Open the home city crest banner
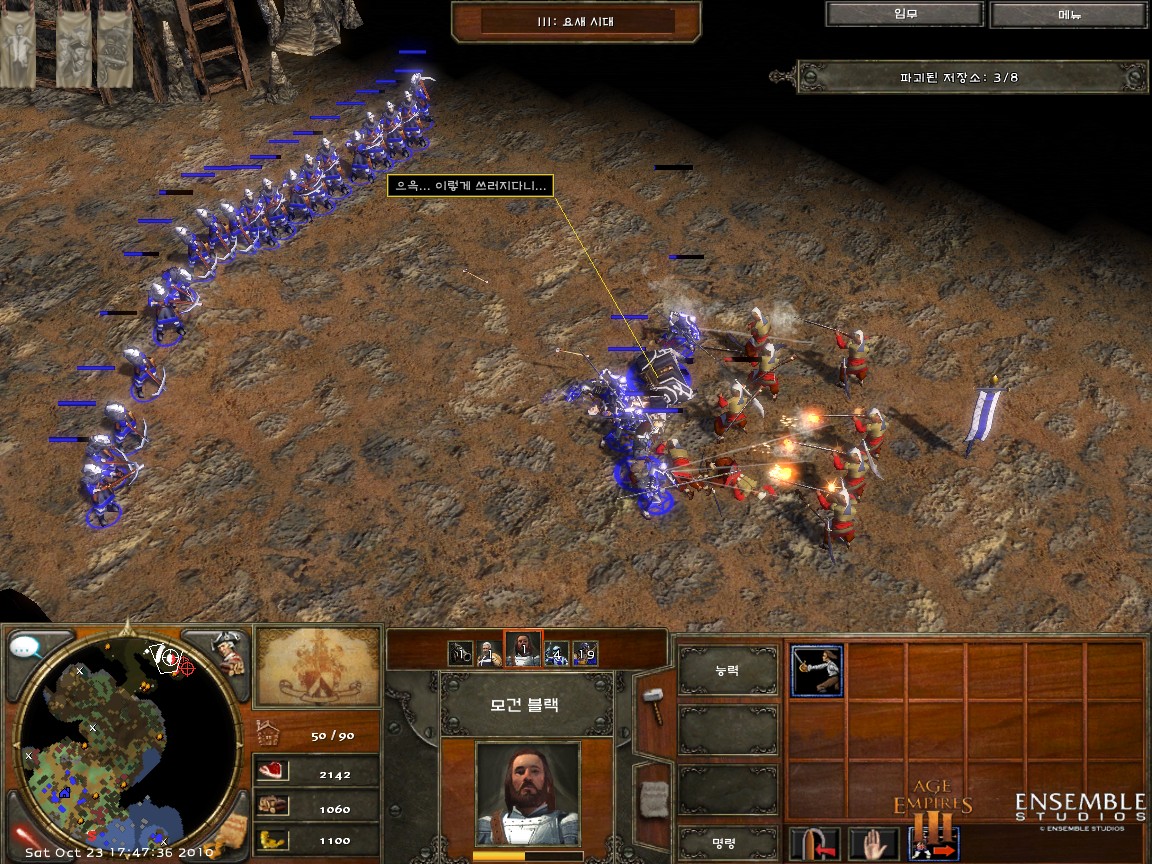Viewport: 1152px width, 864px height. pos(317,665)
